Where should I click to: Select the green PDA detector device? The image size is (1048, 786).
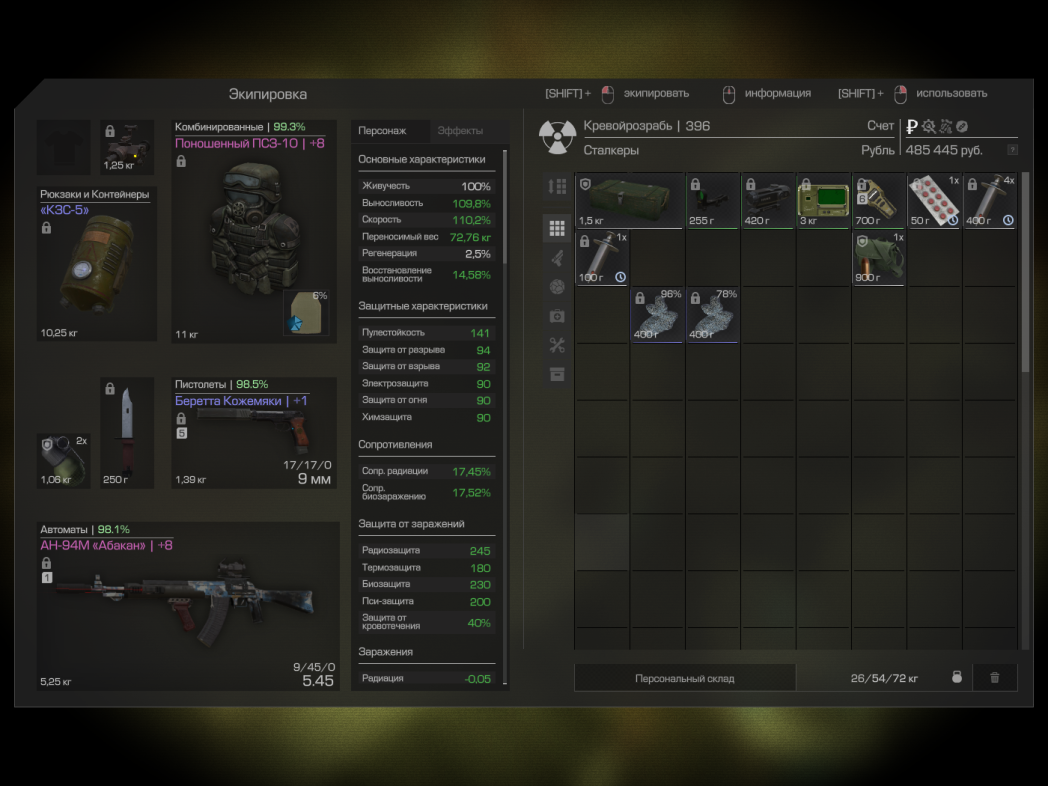[824, 200]
